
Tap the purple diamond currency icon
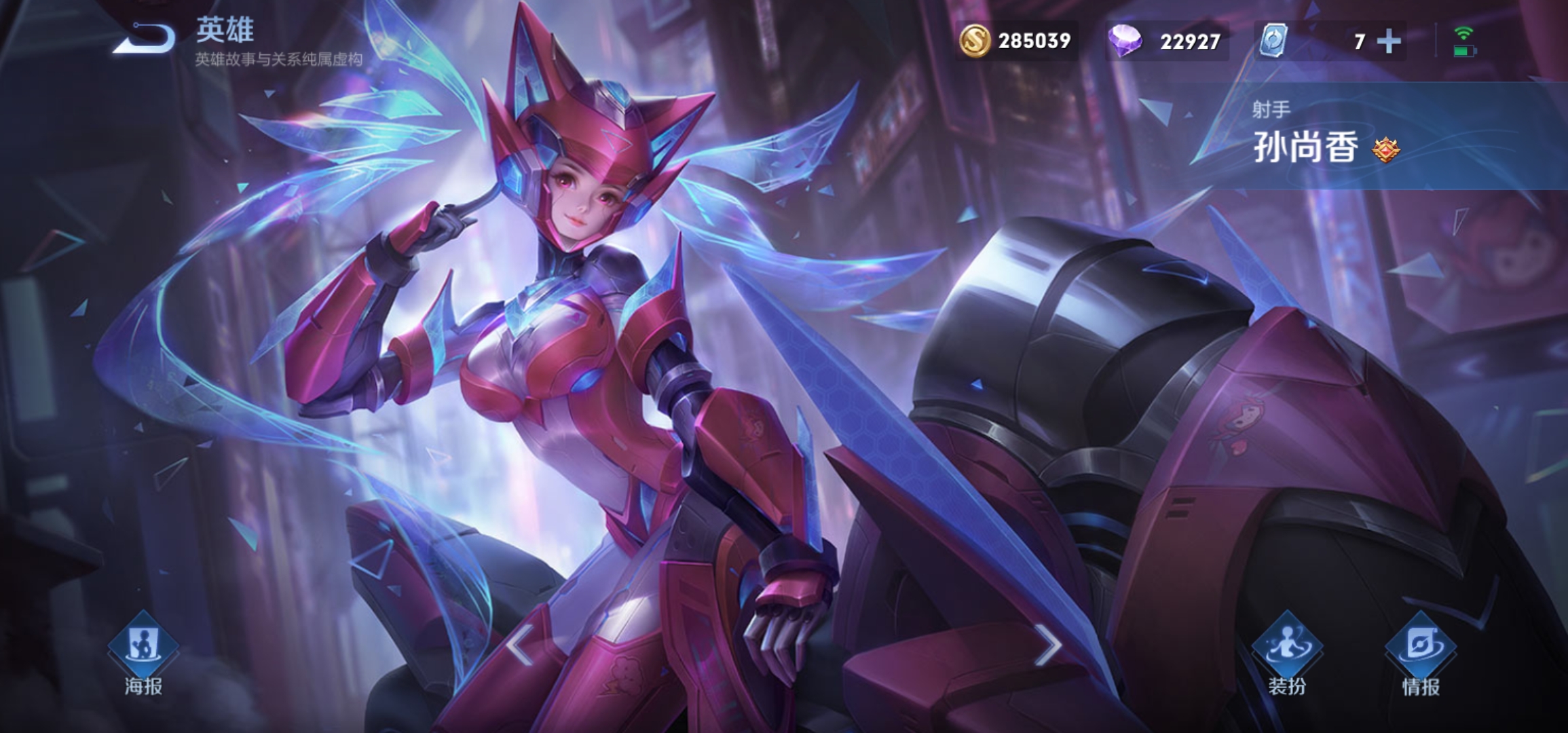(x=1125, y=41)
